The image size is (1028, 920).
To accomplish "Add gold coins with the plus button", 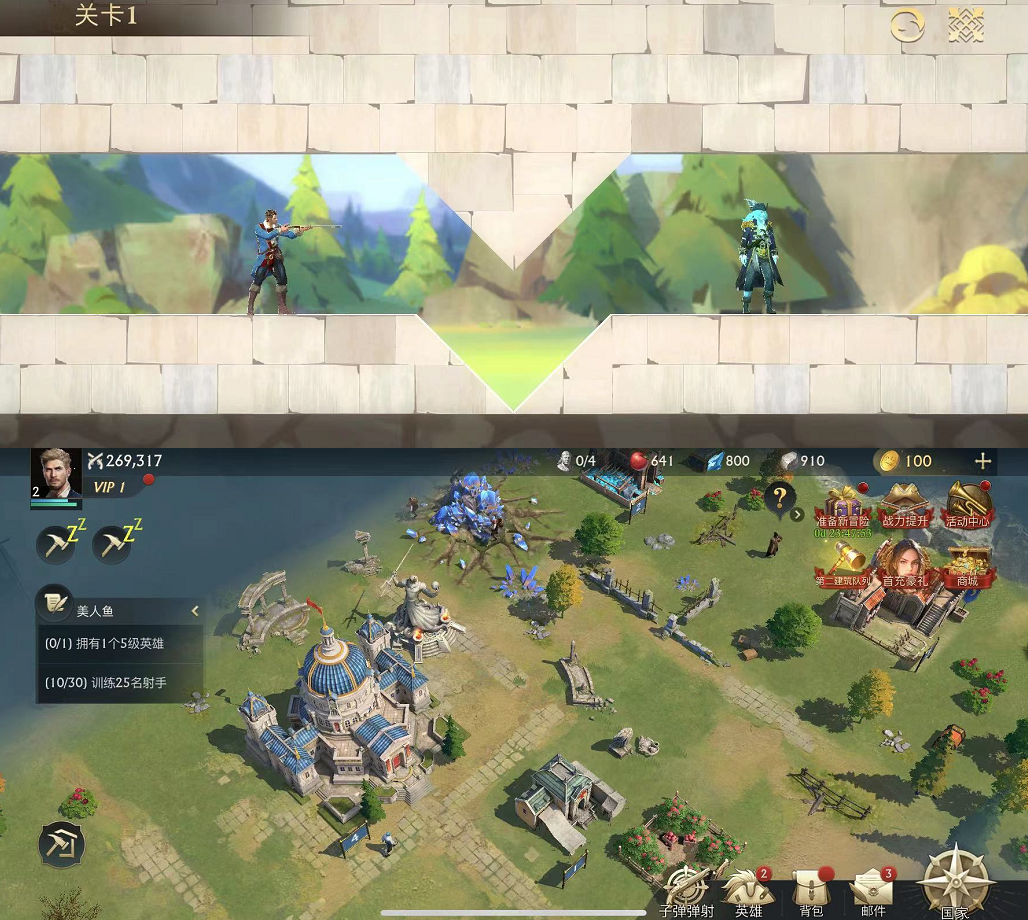I will [x=983, y=461].
